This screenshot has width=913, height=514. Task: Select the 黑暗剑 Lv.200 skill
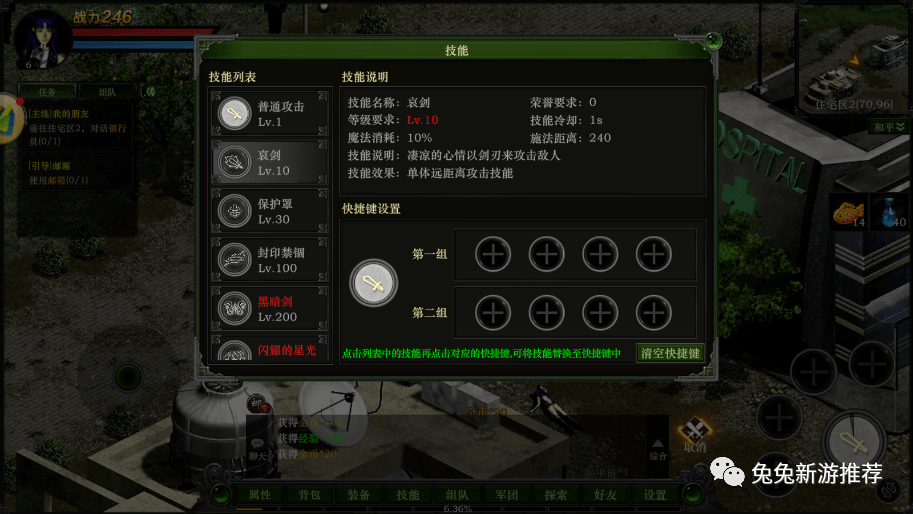tap(268, 309)
